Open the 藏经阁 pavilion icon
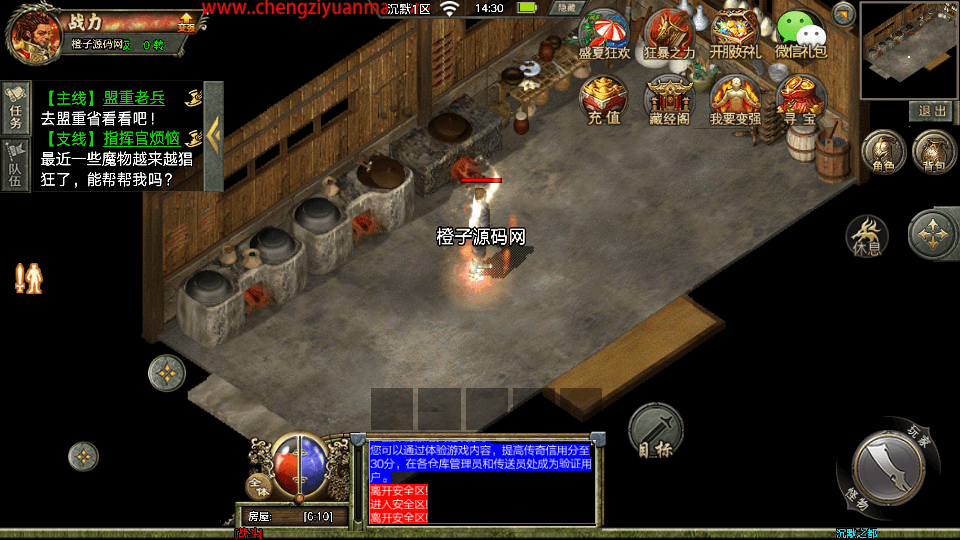Image resolution: width=960 pixels, height=540 pixels. click(x=669, y=99)
